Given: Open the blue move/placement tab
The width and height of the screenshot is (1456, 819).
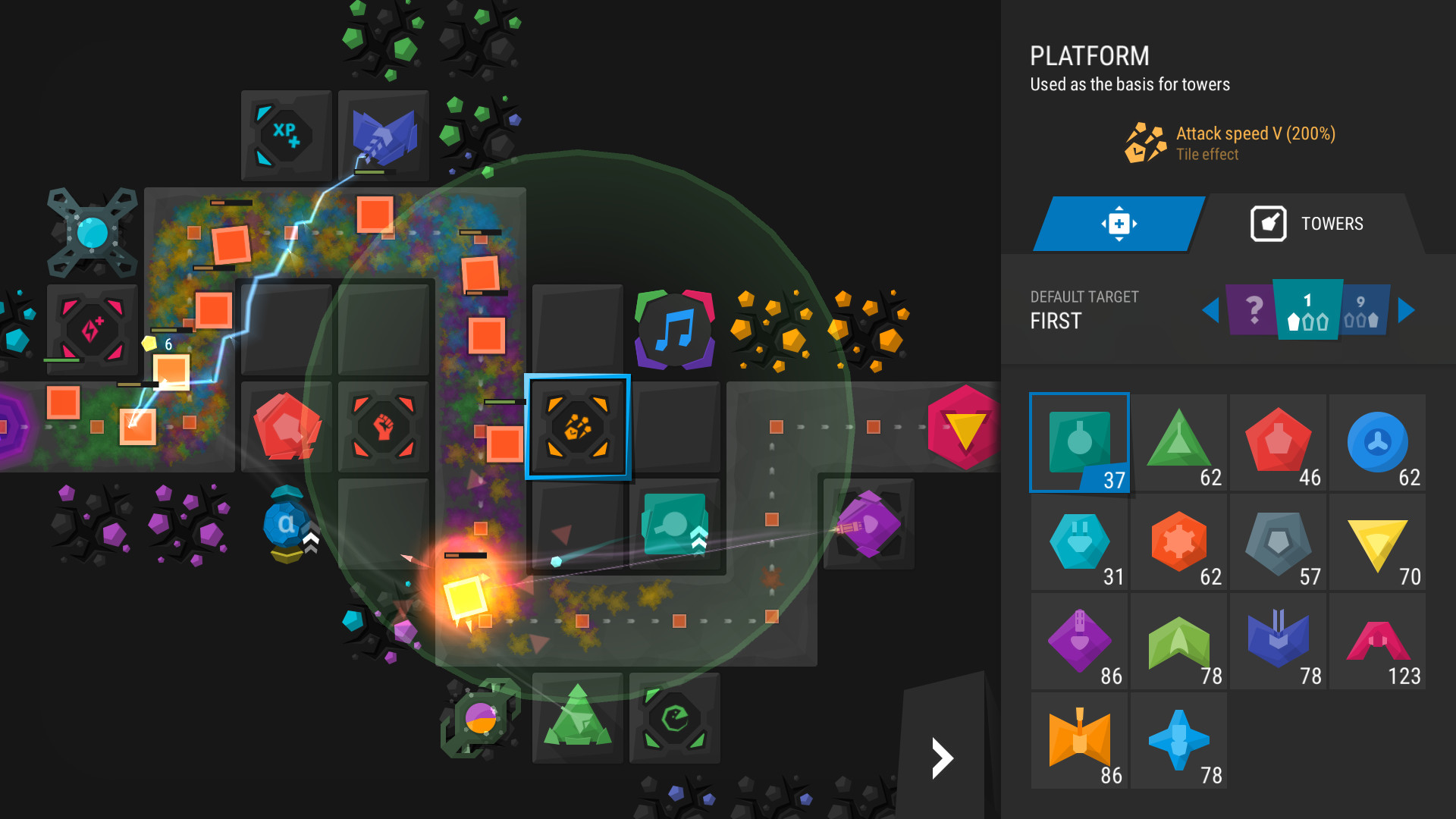Looking at the screenshot, I should [x=1118, y=223].
